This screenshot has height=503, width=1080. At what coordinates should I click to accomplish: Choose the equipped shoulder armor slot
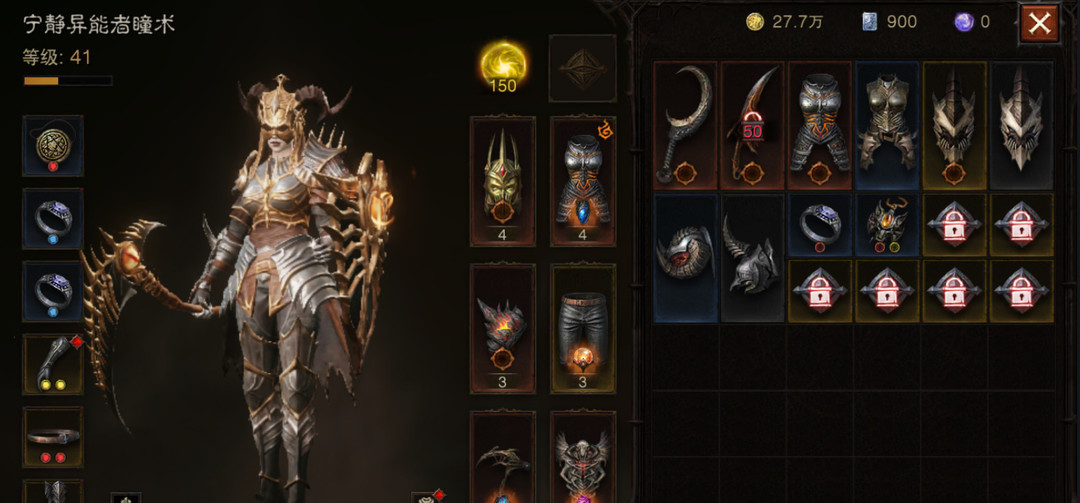(x=503, y=327)
